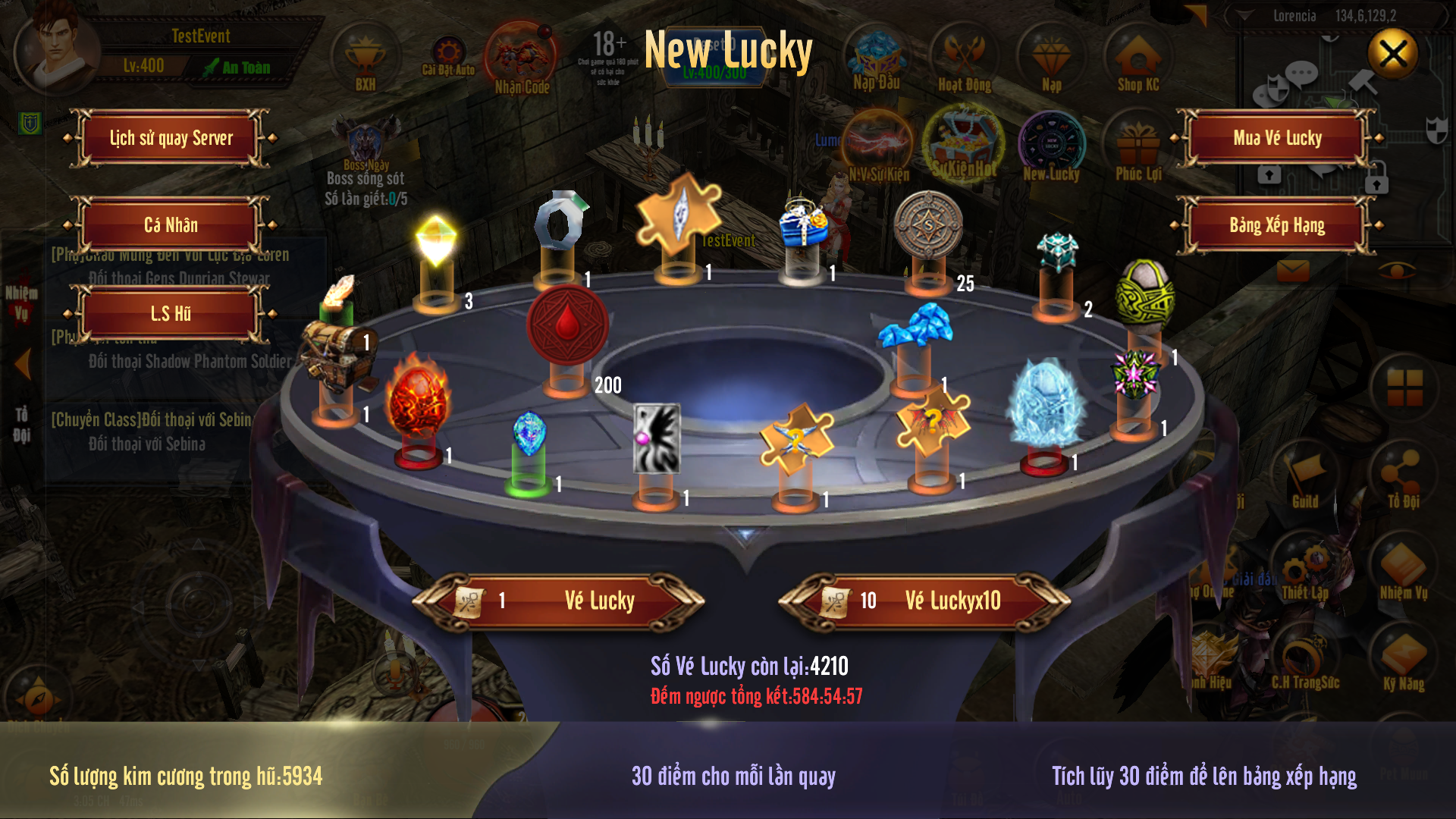Choose the green patterned egg prize

coord(1144,292)
